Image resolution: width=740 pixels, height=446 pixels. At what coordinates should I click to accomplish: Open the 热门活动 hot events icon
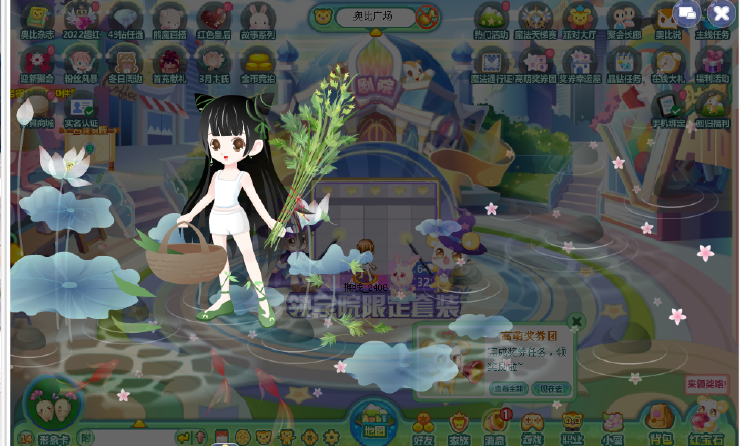click(490, 18)
